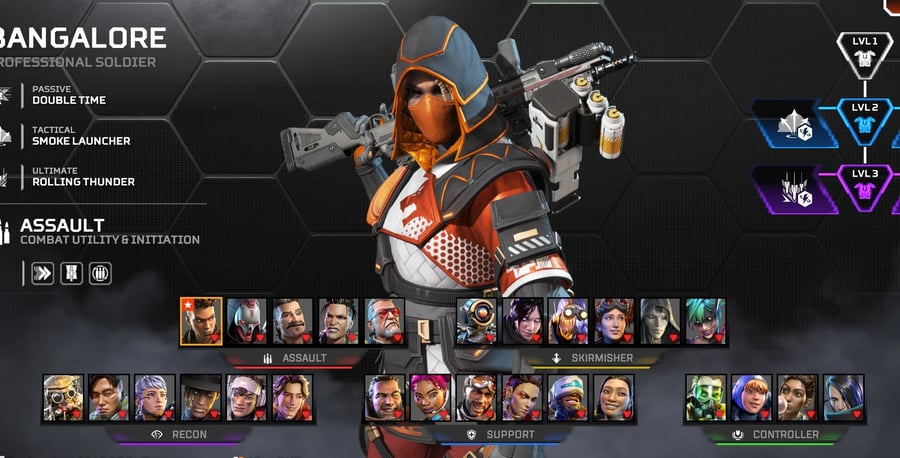Select Horizon's portrait
900x458 pixels.
(614, 321)
